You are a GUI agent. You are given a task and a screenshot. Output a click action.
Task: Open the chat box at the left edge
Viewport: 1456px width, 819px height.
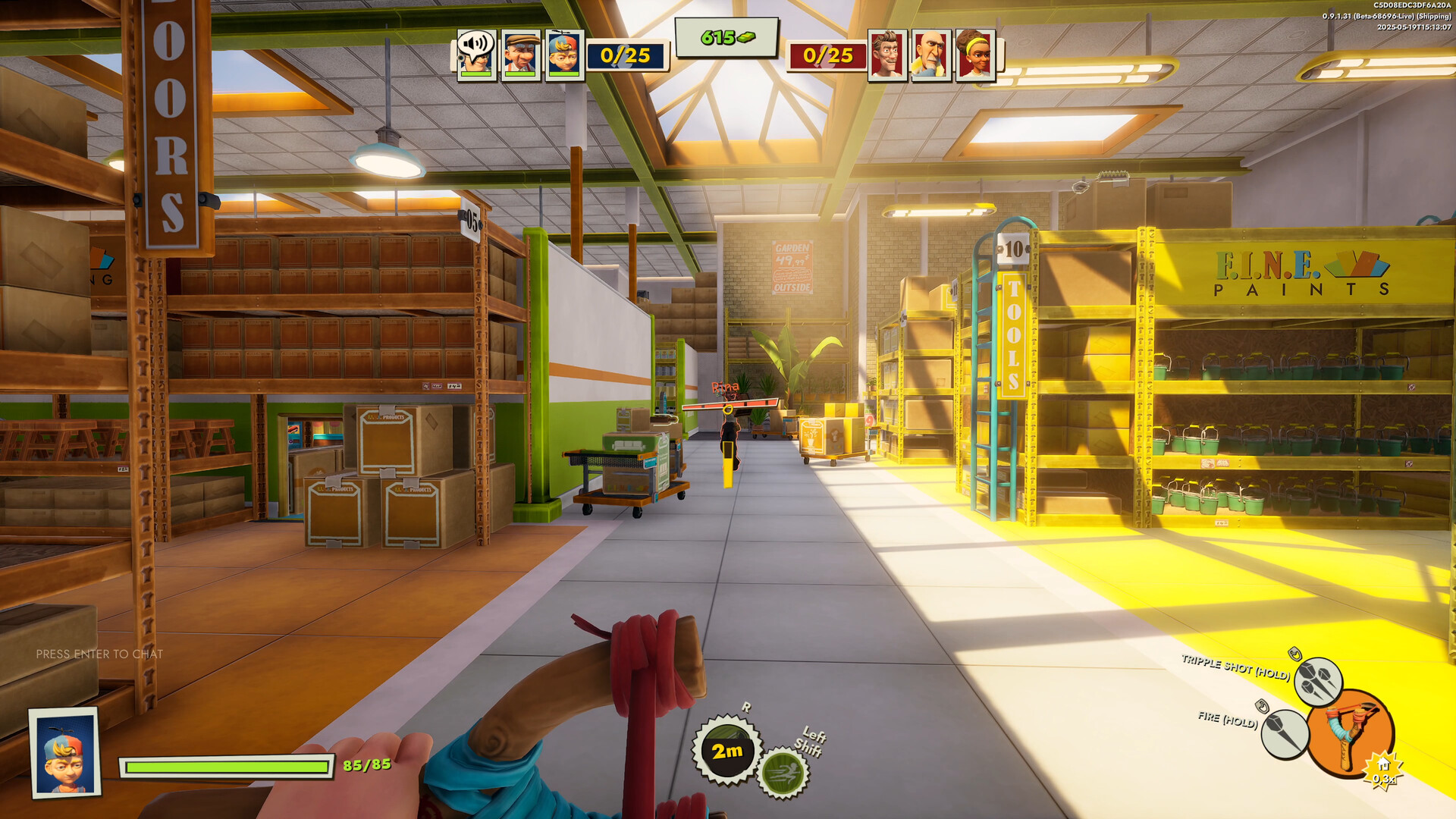[x=99, y=654]
